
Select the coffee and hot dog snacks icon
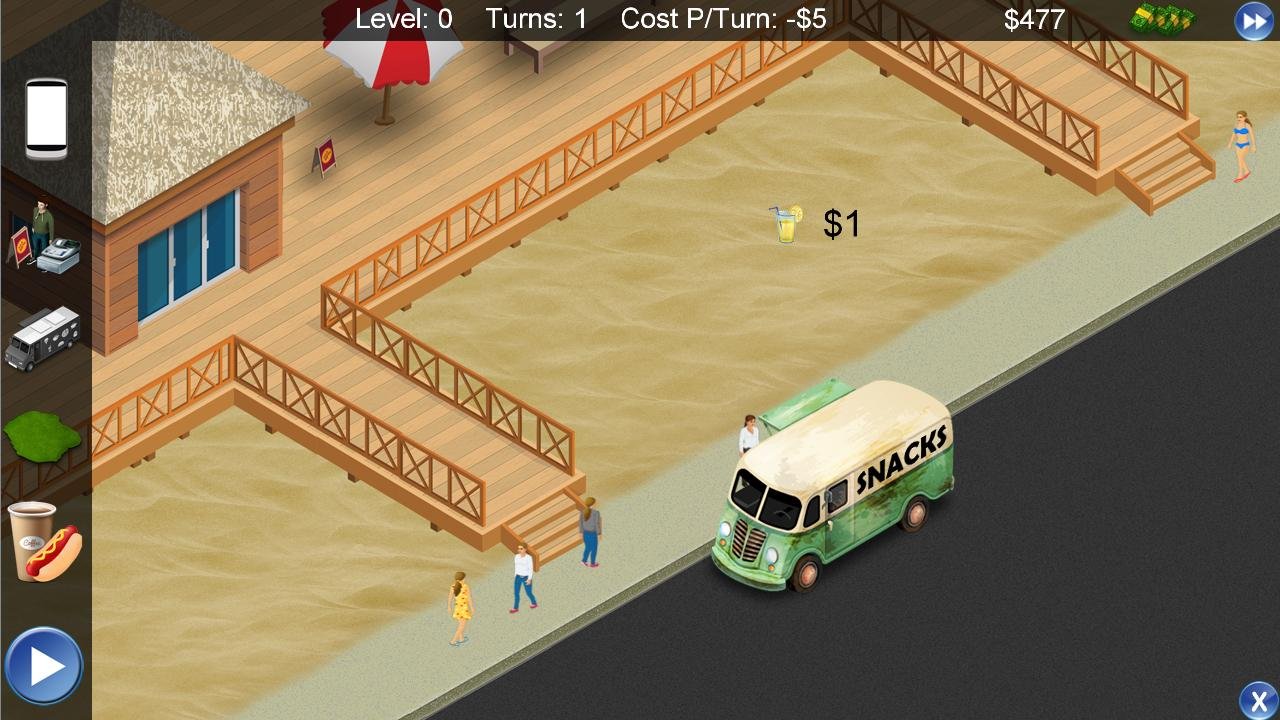coord(44,540)
